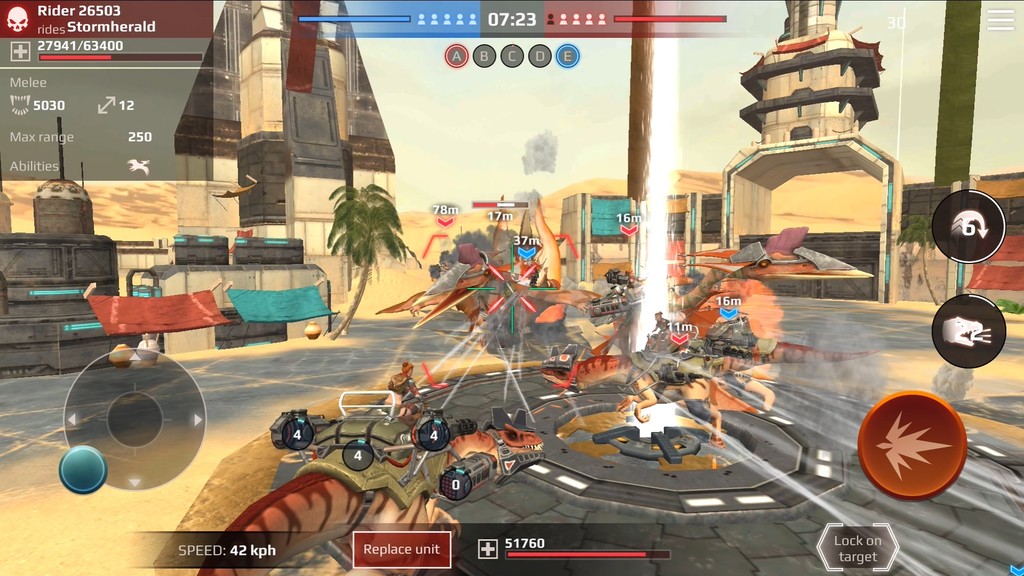Tap the joystick's down arrow
Viewport: 1024px width, 576px height.
[134, 482]
